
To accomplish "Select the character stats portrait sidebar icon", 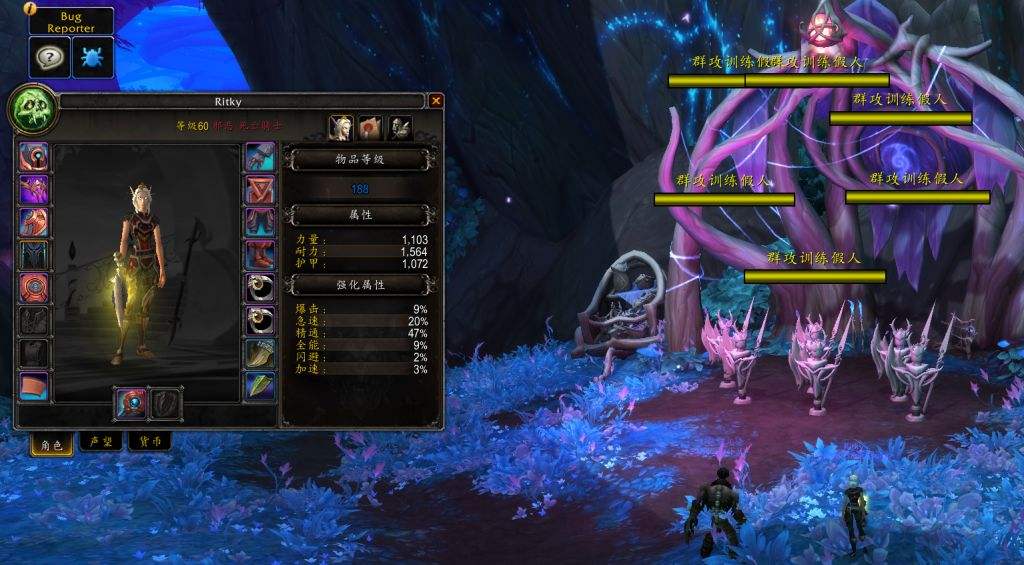I will pyautogui.click(x=342, y=127).
